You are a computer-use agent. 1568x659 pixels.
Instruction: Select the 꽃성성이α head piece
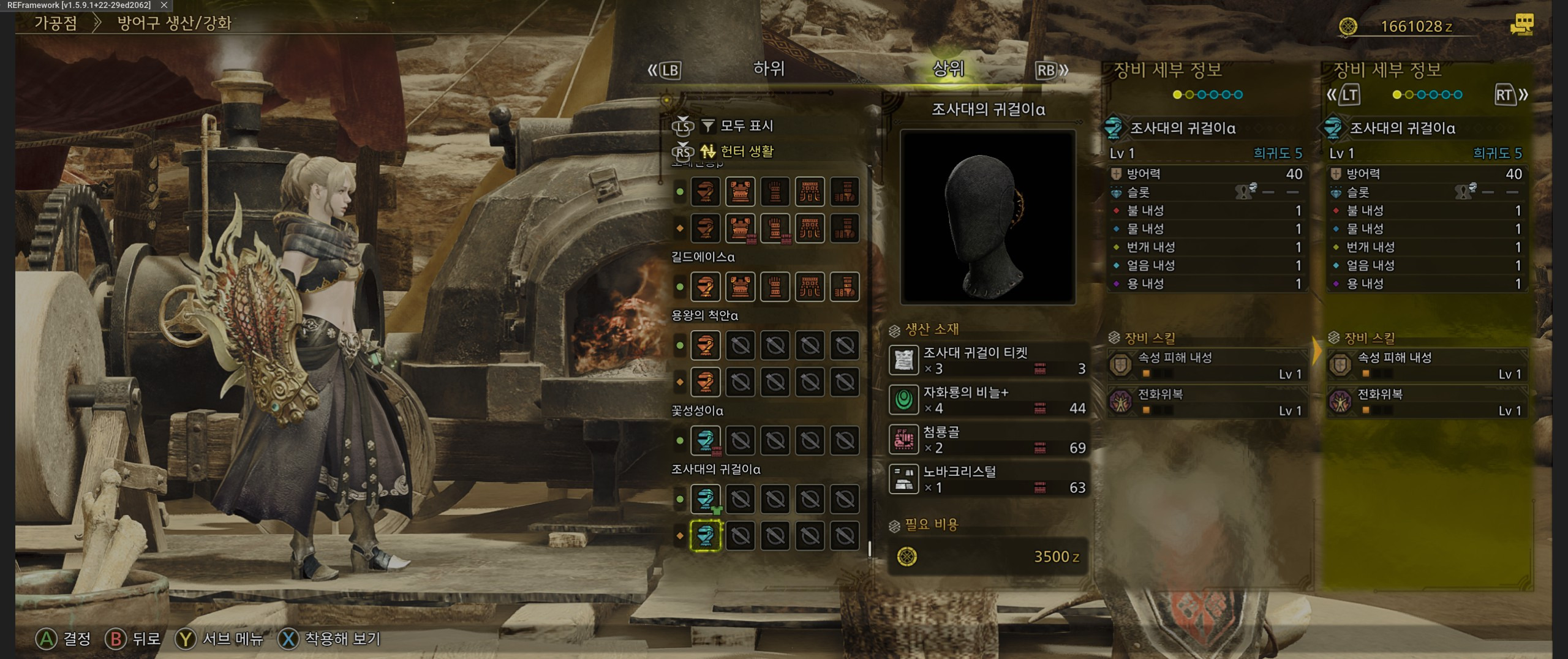point(705,440)
